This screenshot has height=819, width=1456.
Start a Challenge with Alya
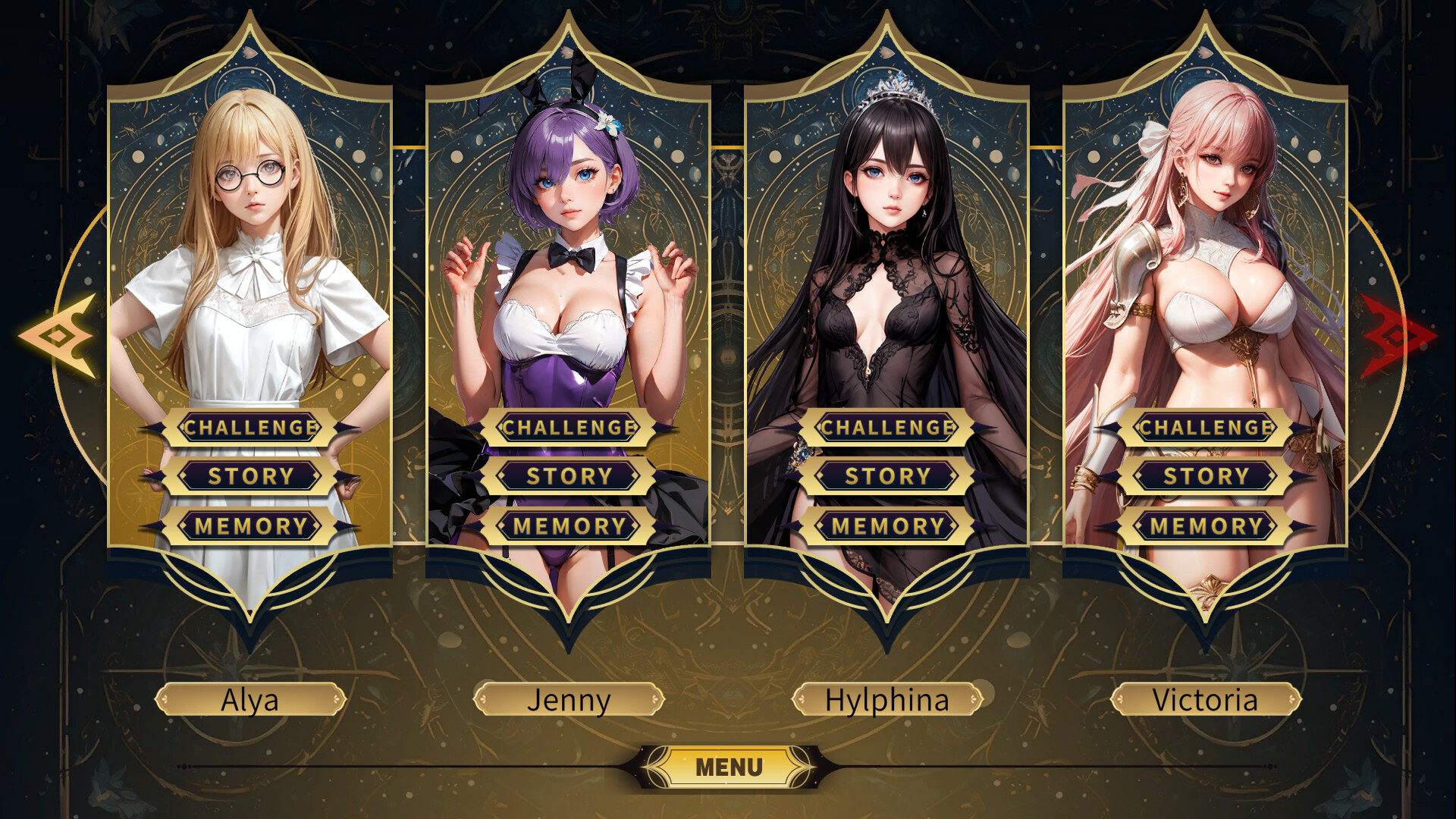(250, 427)
